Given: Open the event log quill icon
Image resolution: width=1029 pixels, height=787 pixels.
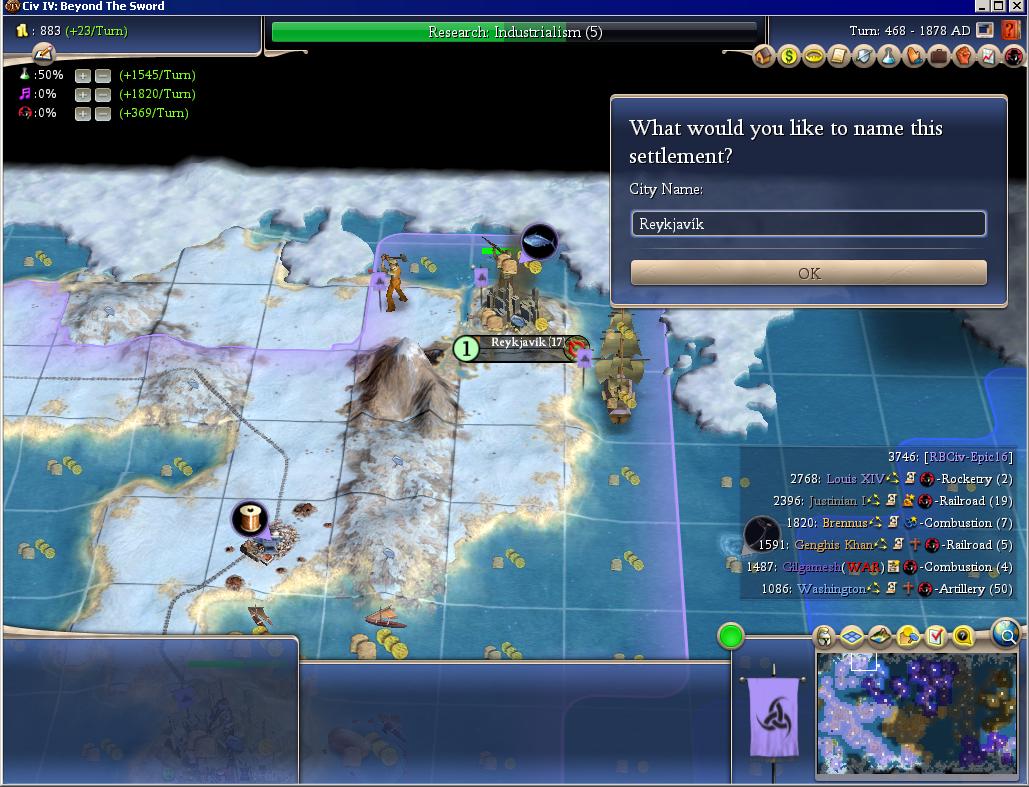Looking at the screenshot, I should pos(43,55).
